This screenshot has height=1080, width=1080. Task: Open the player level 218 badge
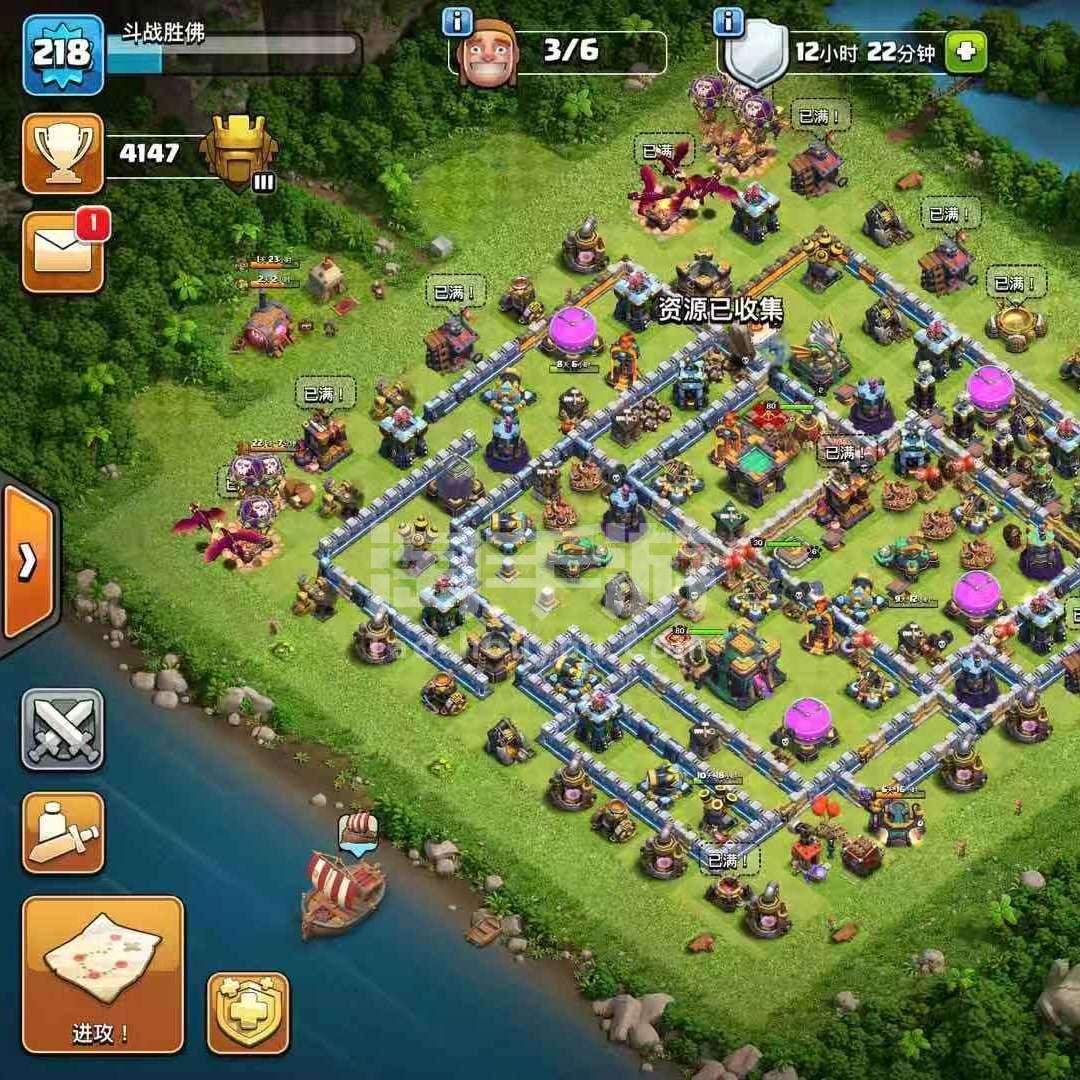pyautogui.click(x=63, y=54)
